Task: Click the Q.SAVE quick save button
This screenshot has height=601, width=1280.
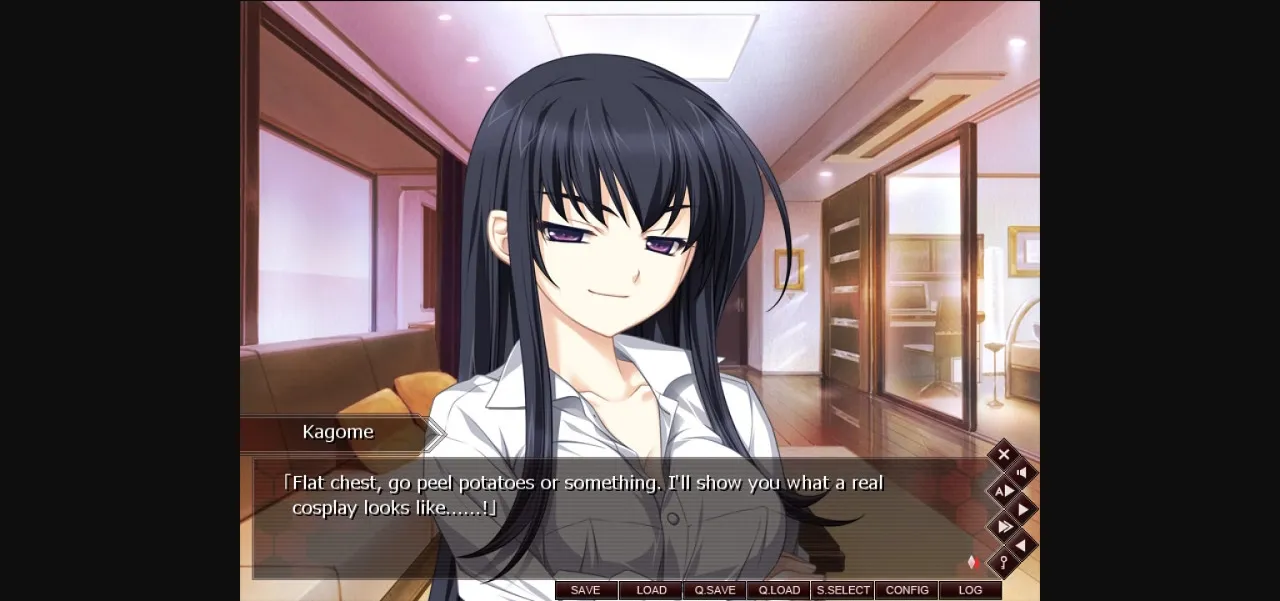Action: 715,590
